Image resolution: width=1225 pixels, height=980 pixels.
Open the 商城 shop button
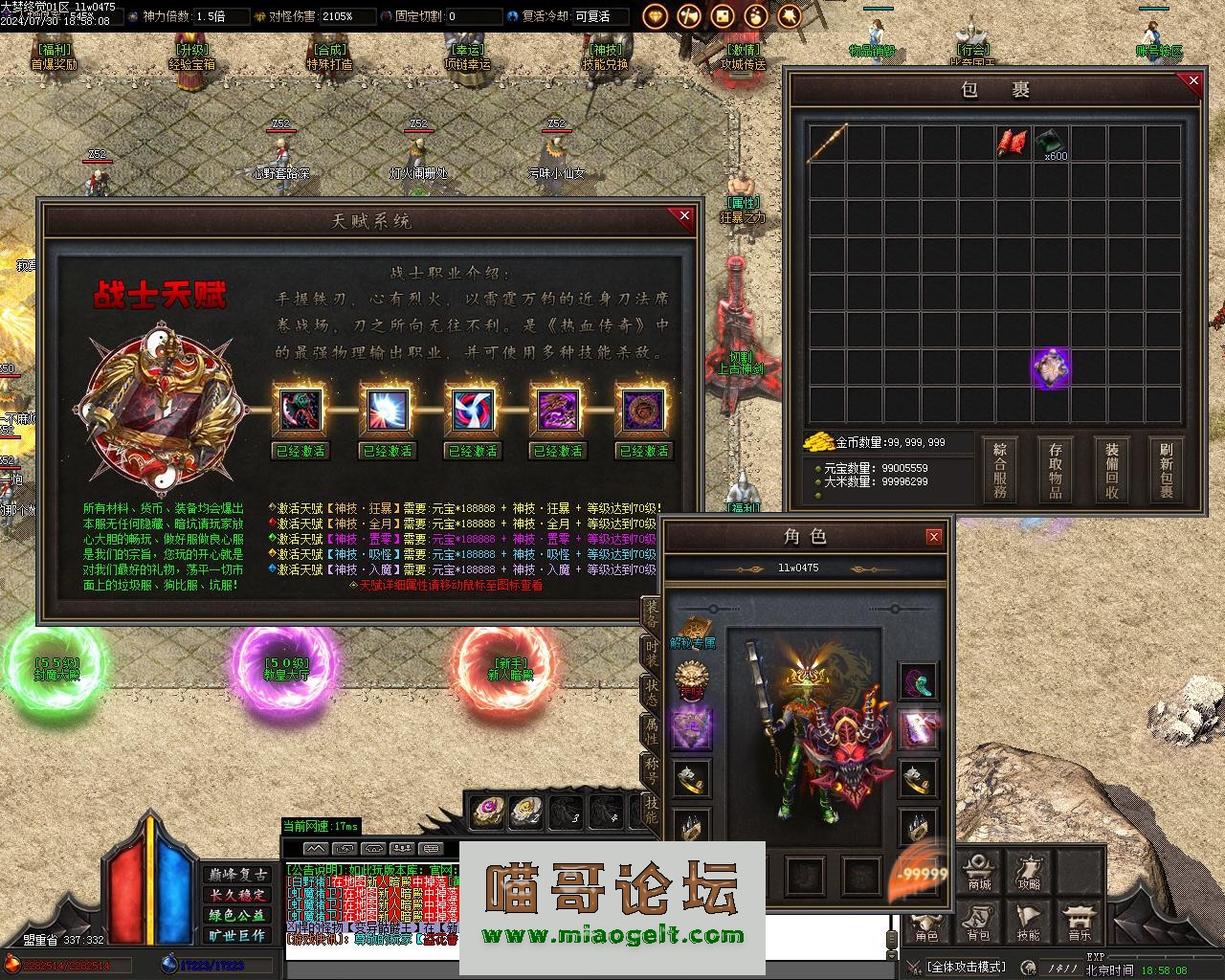click(x=978, y=873)
